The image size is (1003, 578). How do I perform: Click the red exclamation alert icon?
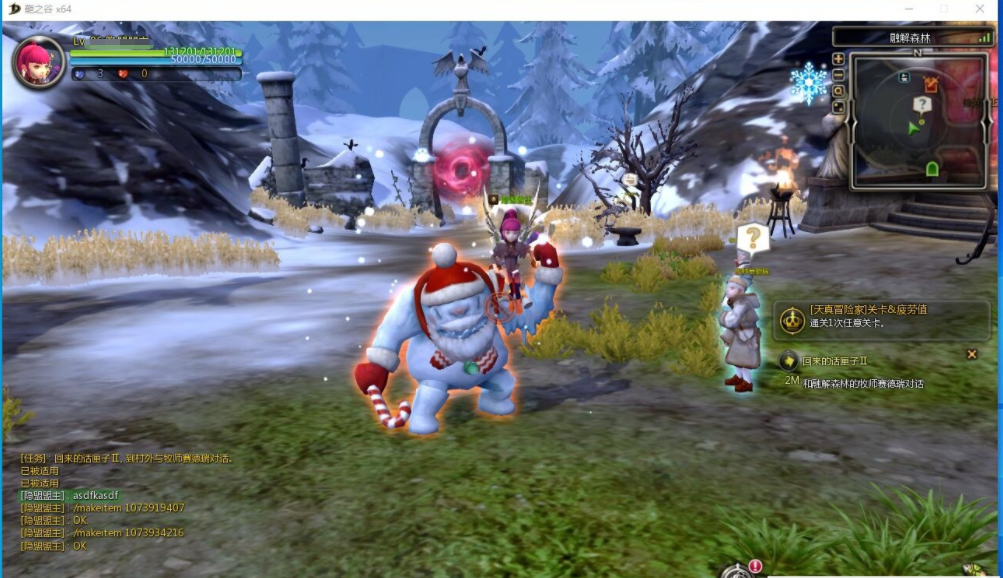click(755, 567)
